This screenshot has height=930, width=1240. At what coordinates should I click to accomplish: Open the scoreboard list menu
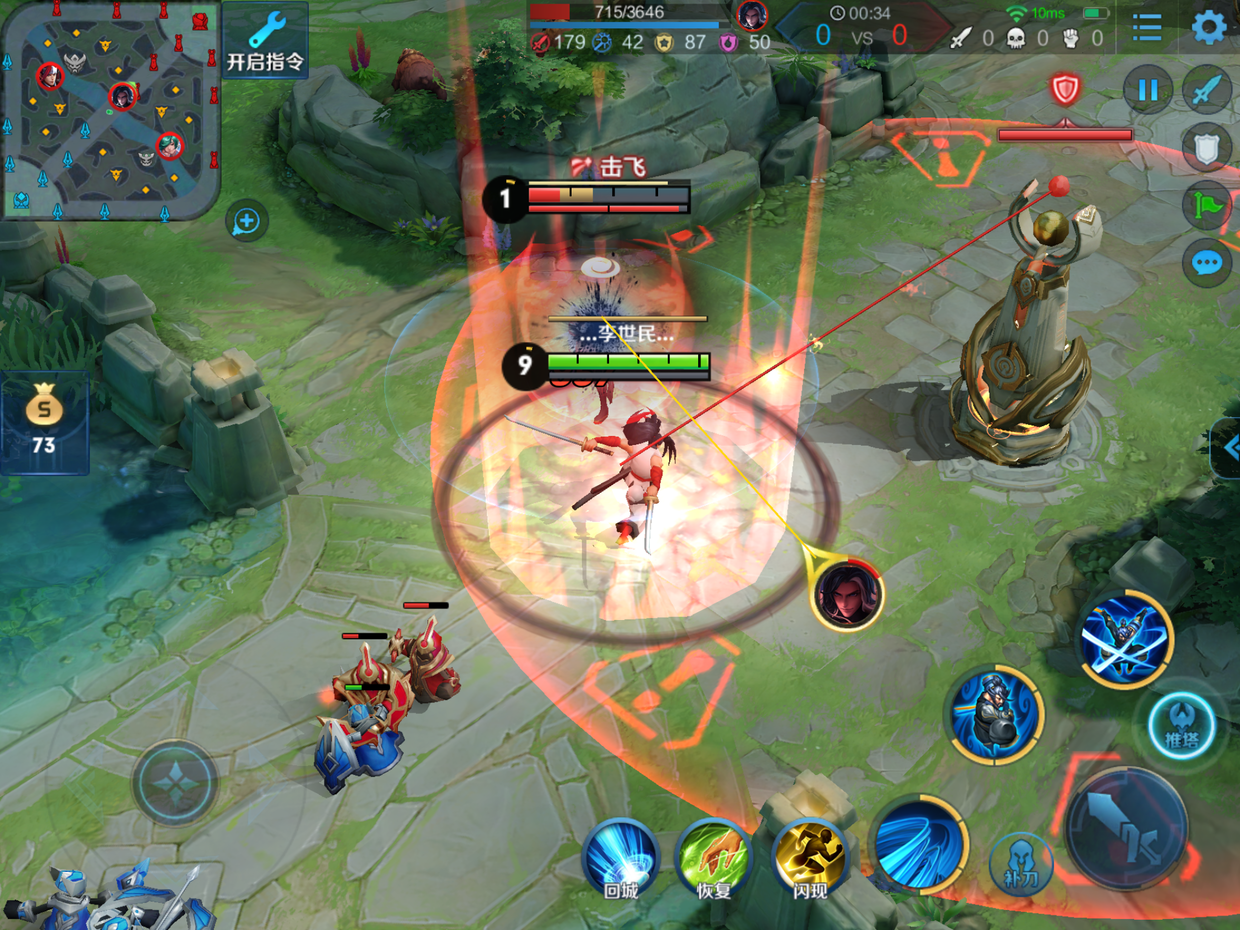[1147, 27]
